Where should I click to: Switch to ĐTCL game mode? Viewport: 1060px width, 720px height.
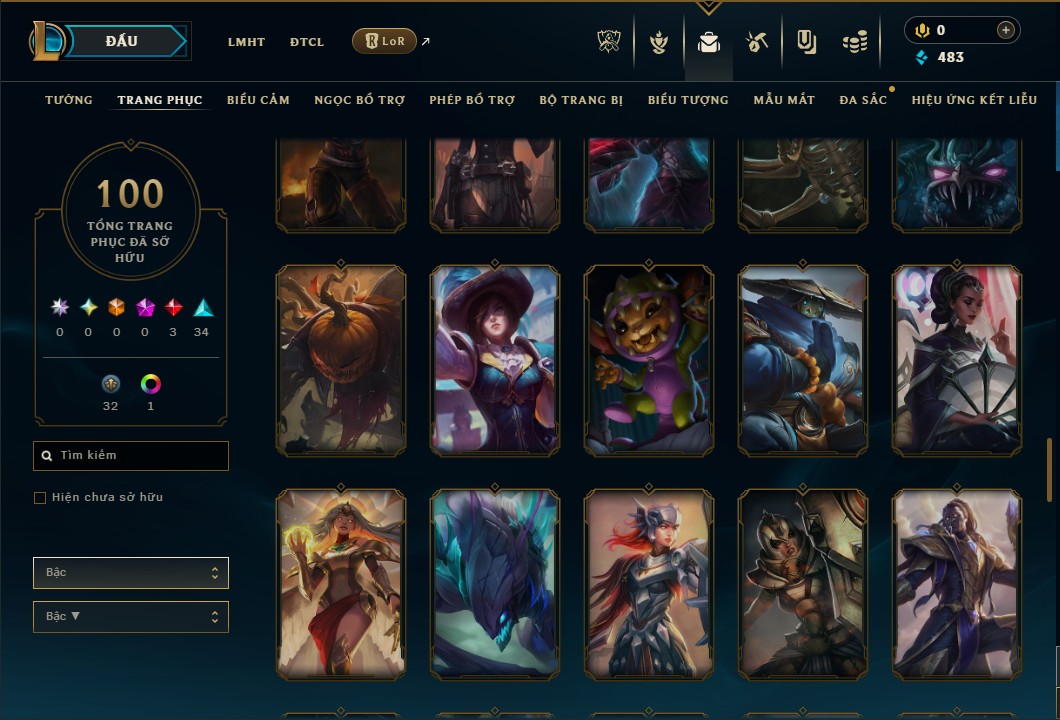[x=307, y=42]
